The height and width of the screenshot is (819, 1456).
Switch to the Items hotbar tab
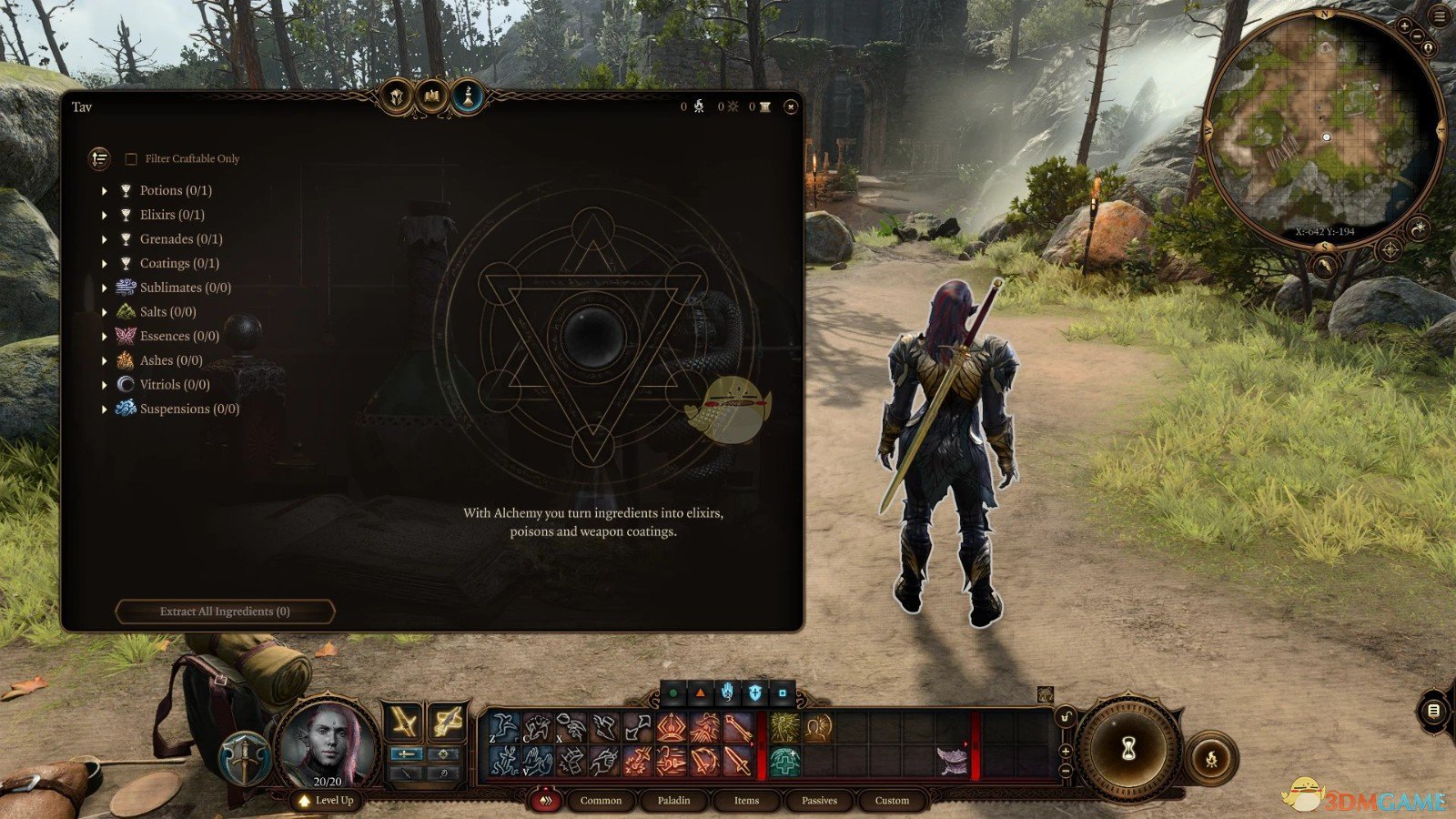(x=746, y=801)
